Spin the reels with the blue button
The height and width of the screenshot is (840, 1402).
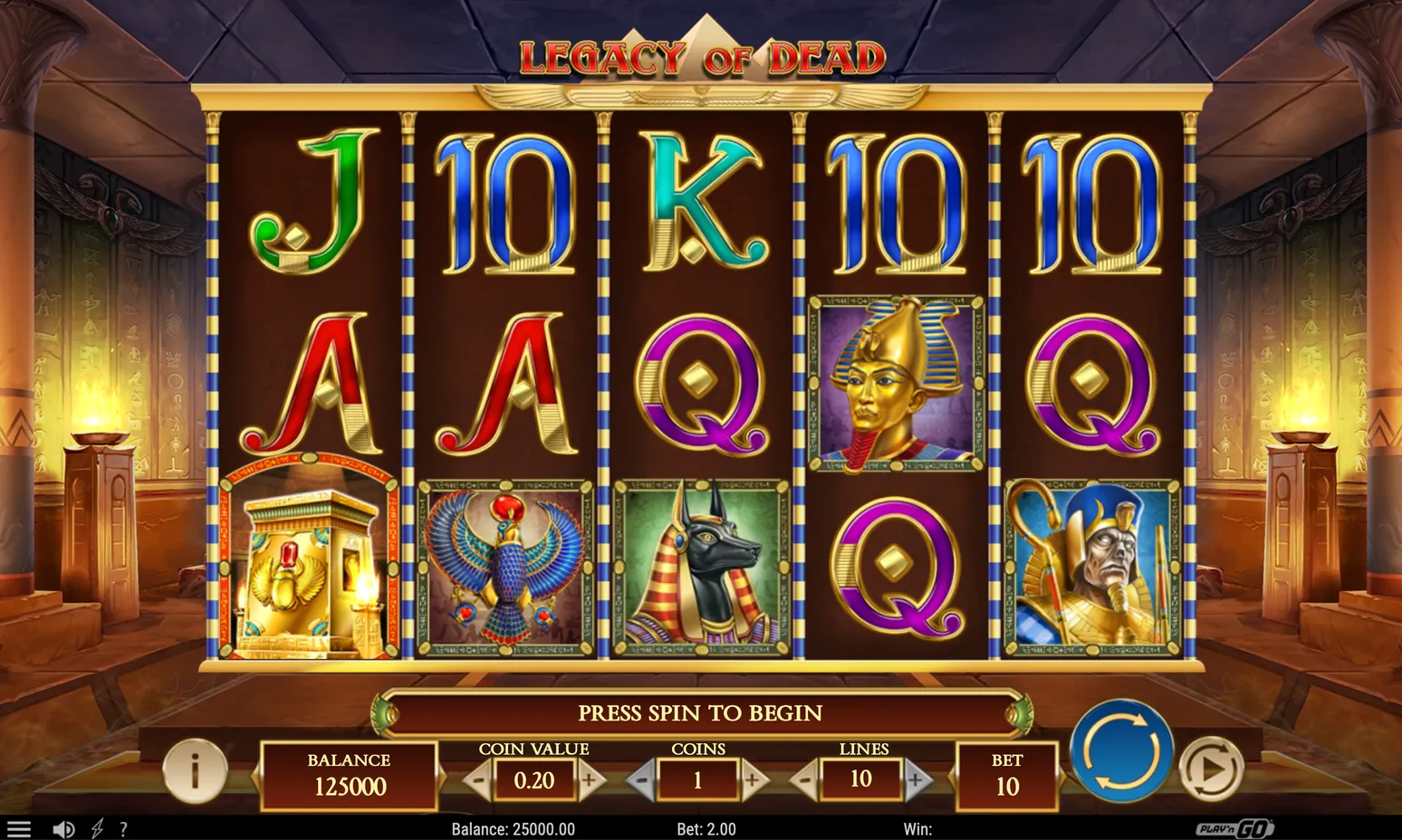tap(1121, 751)
